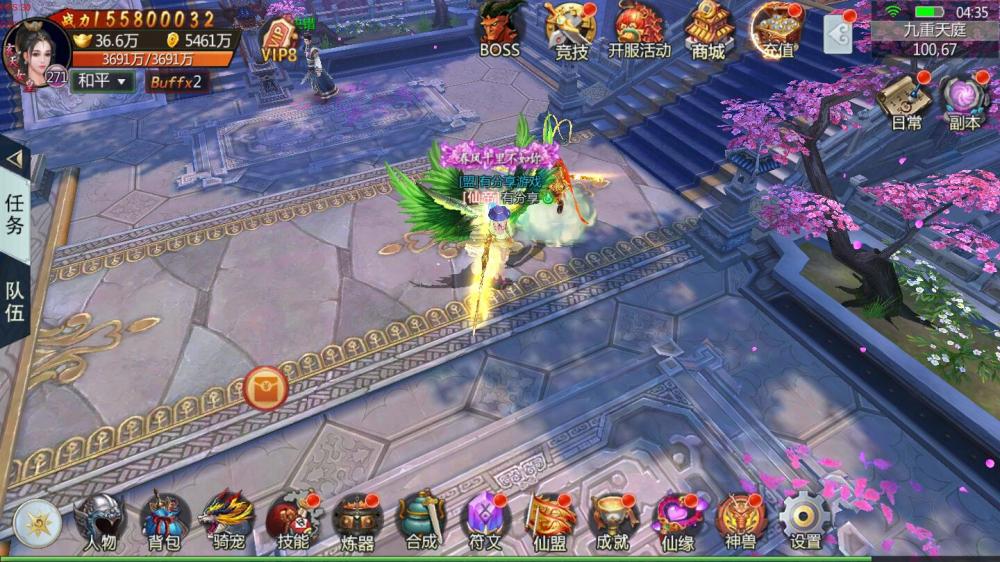Open the 骑宠 mount and pet menu
Viewport: 1000px width, 562px height.
226,520
